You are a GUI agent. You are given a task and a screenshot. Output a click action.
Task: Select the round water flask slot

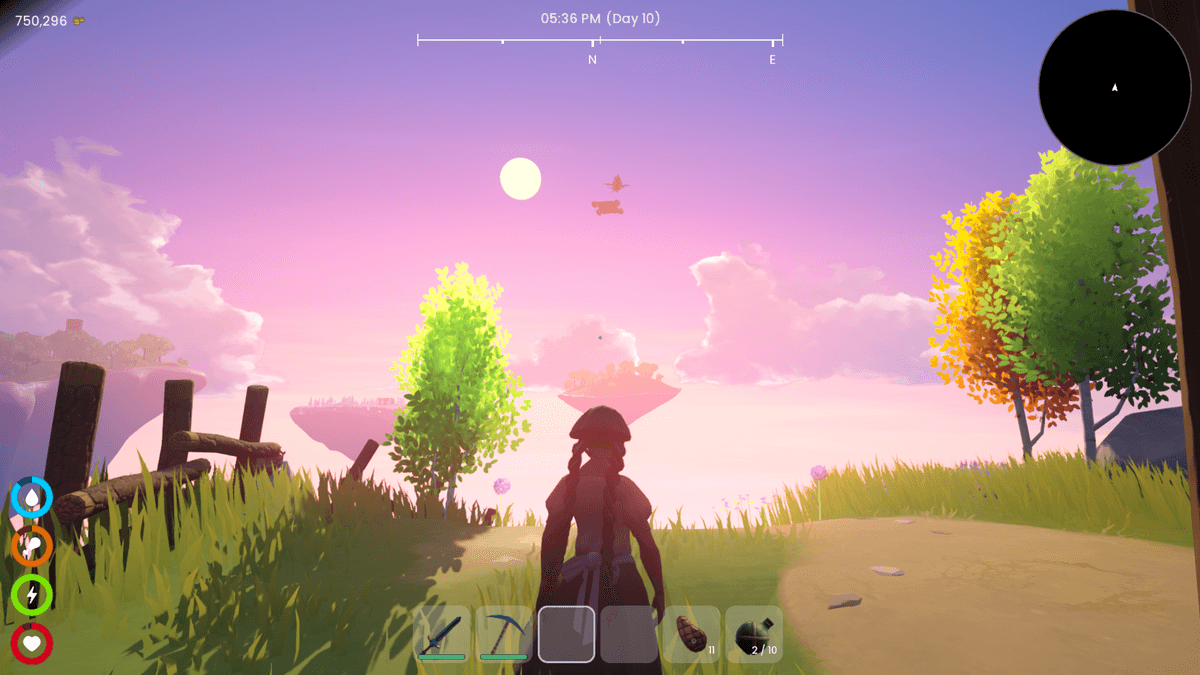pyautogui.click(x=754, y=634)
